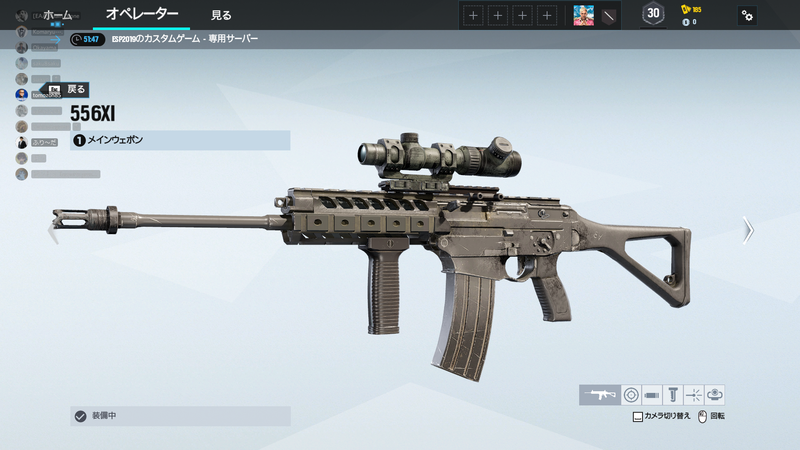Image resolution: width=800 pixels, height=450 pixels.
Task: Show the next weapon with right arrow
Action: tap(747, 231)
